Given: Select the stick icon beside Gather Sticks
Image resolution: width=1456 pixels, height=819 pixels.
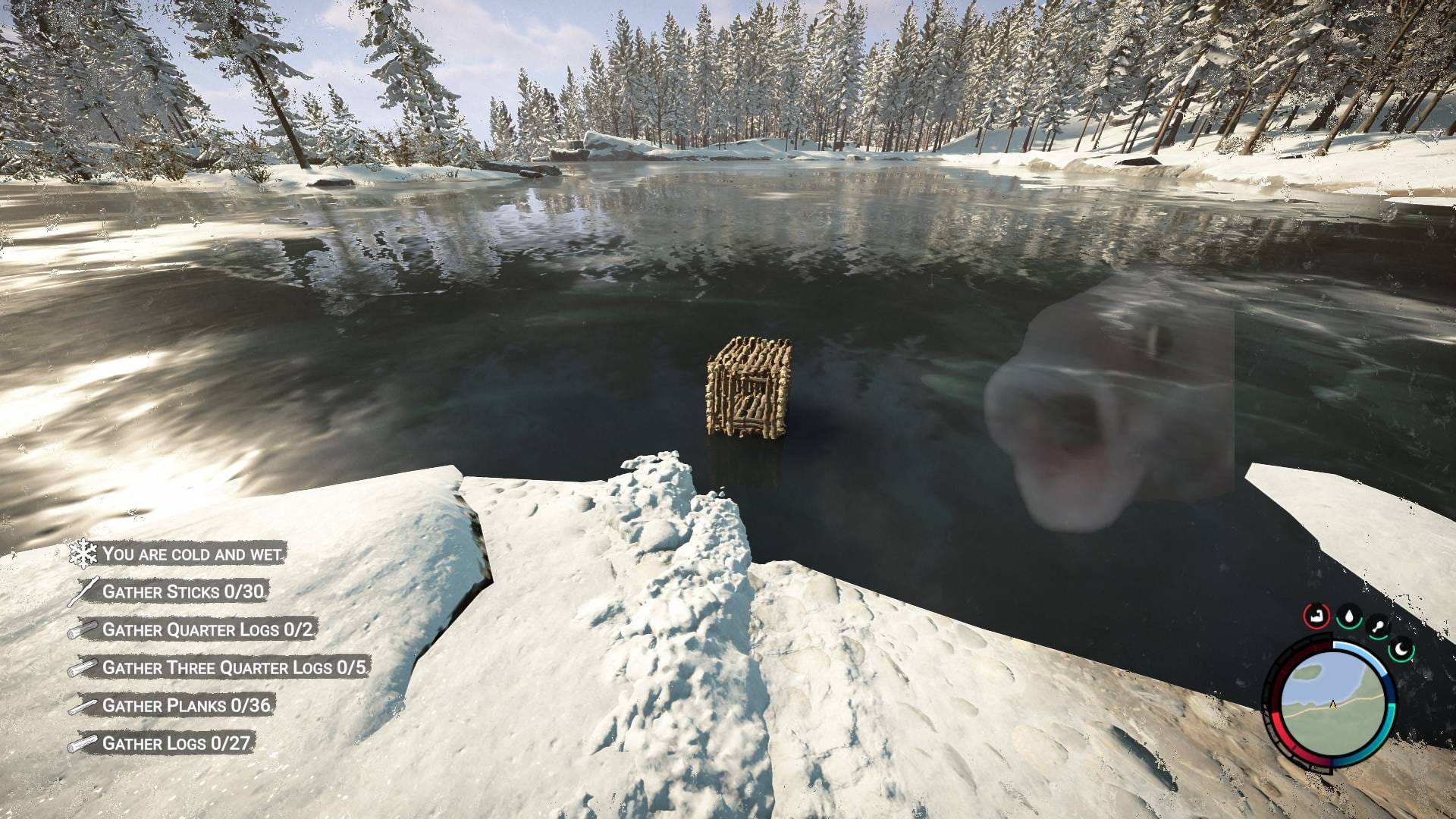Looking at the screenshot, I should tap(85, 588).
